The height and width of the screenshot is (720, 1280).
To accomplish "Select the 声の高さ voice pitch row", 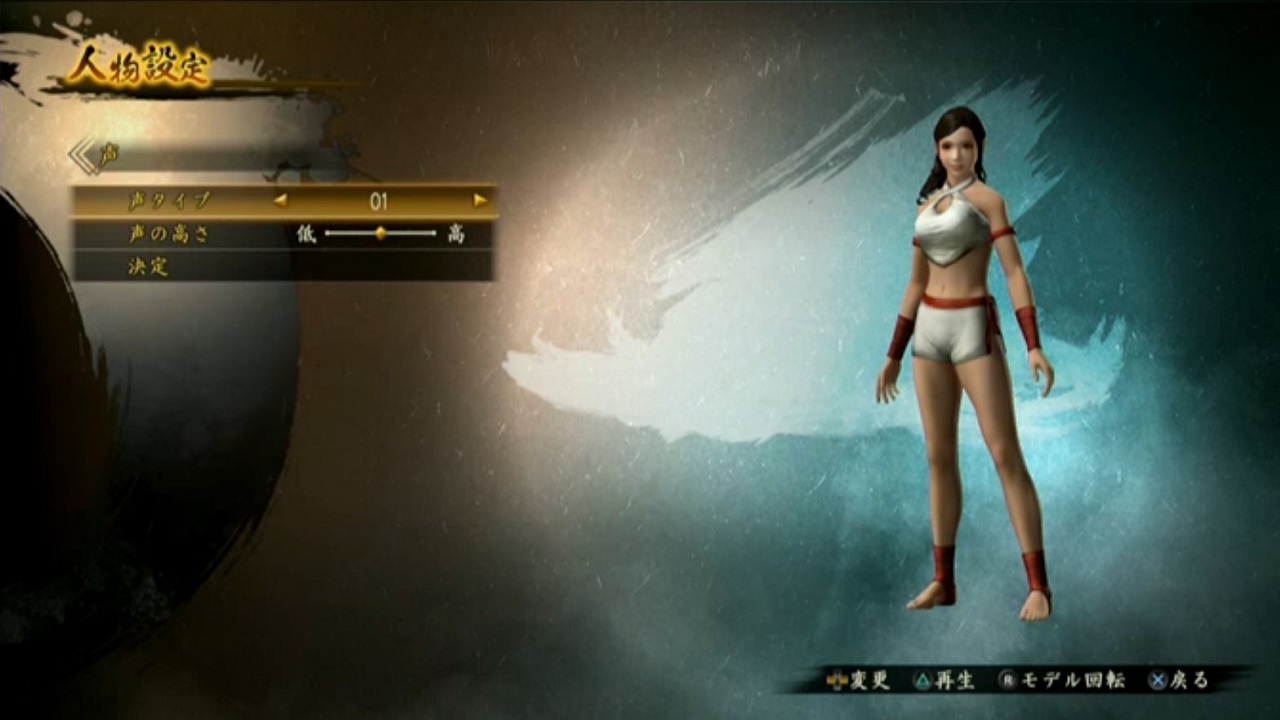I will [x=168, y=234].
